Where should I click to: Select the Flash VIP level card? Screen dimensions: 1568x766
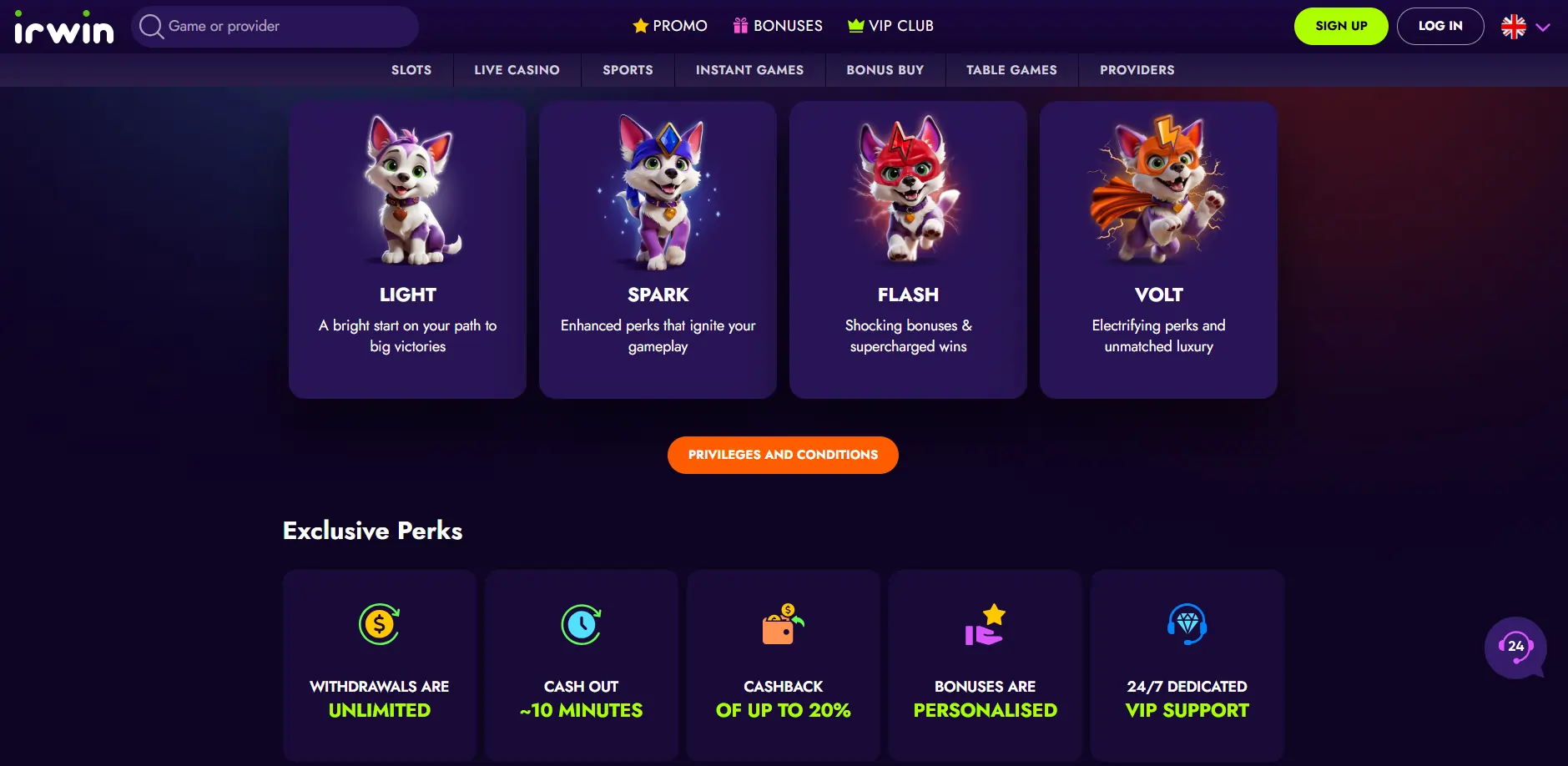coord(908,249)
